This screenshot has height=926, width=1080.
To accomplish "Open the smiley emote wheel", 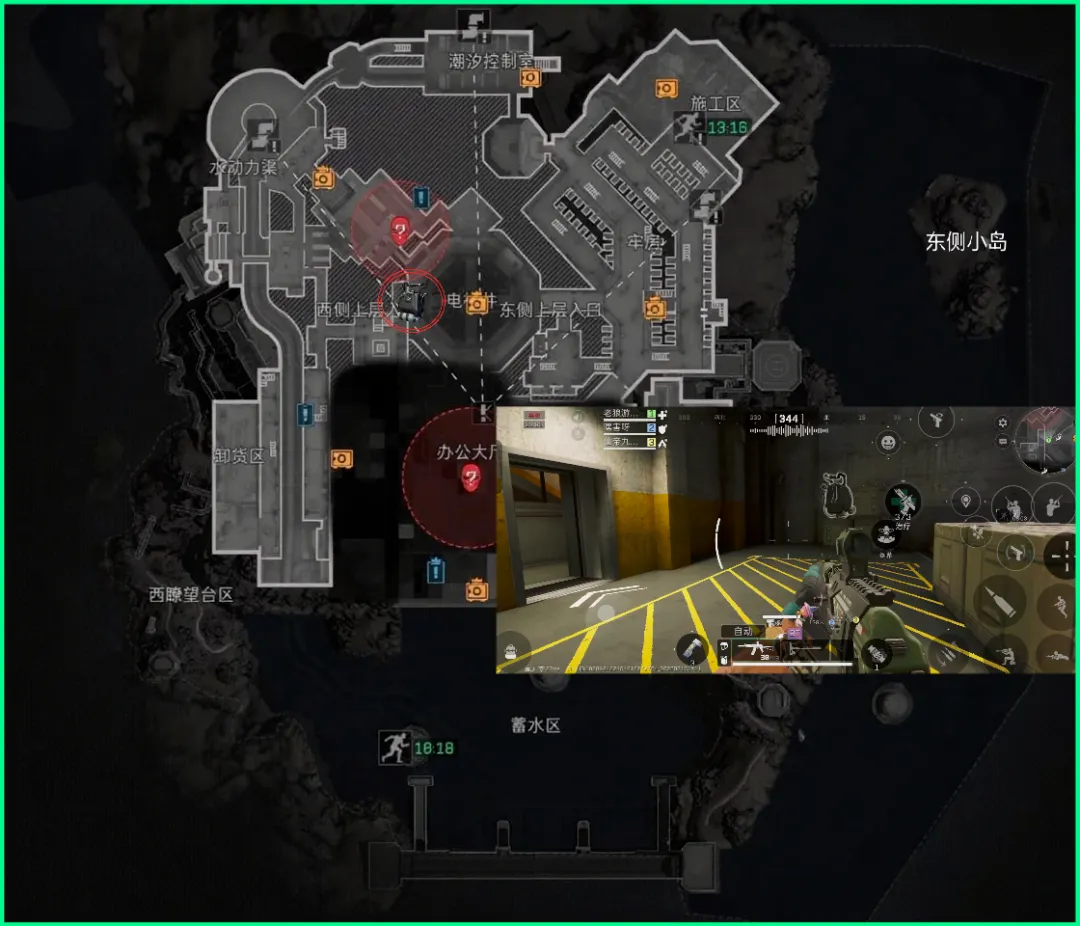I will point(888,441).
